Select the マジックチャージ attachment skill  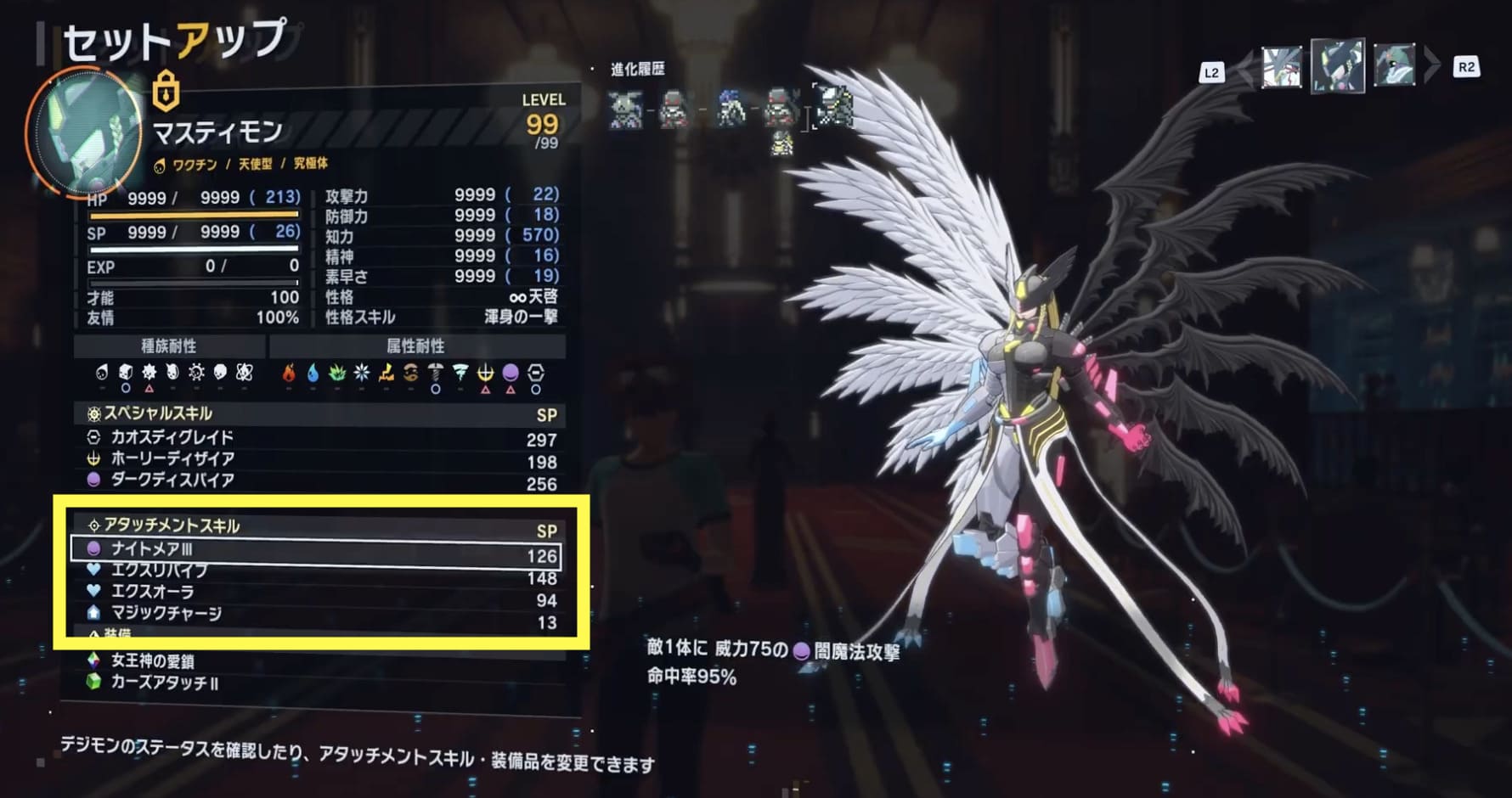314,613
